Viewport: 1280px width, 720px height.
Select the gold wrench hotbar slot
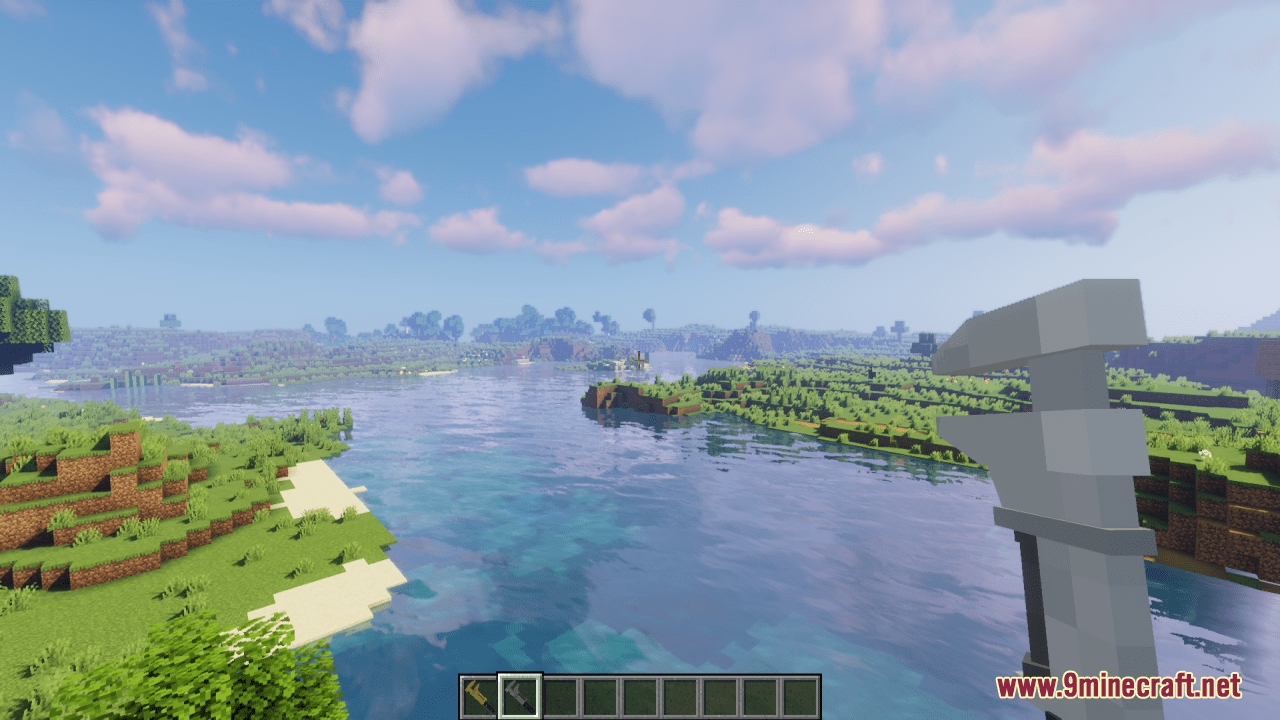(x=480, y=696)
